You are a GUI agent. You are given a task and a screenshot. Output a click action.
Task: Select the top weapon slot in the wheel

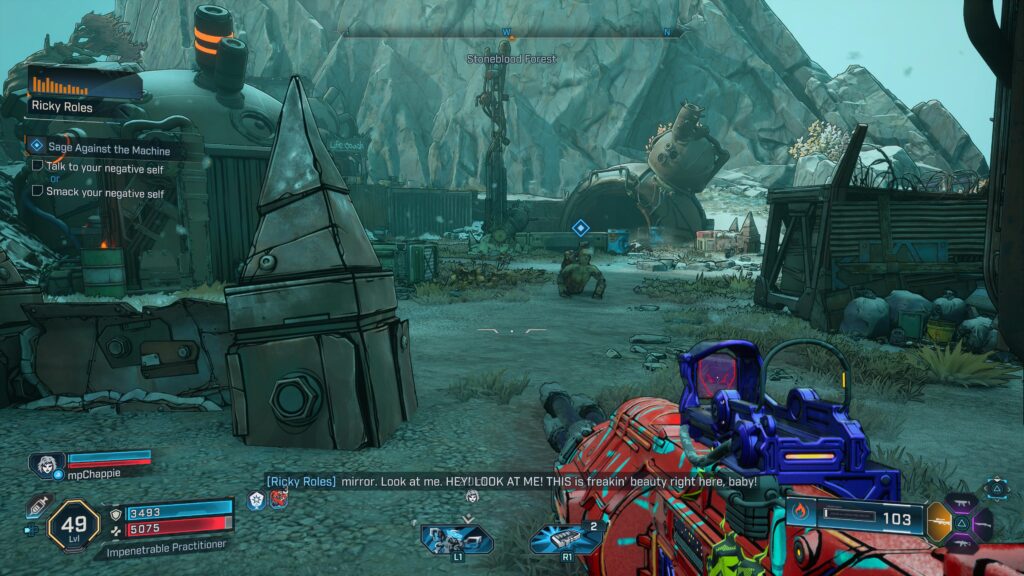tap(964, 503)
